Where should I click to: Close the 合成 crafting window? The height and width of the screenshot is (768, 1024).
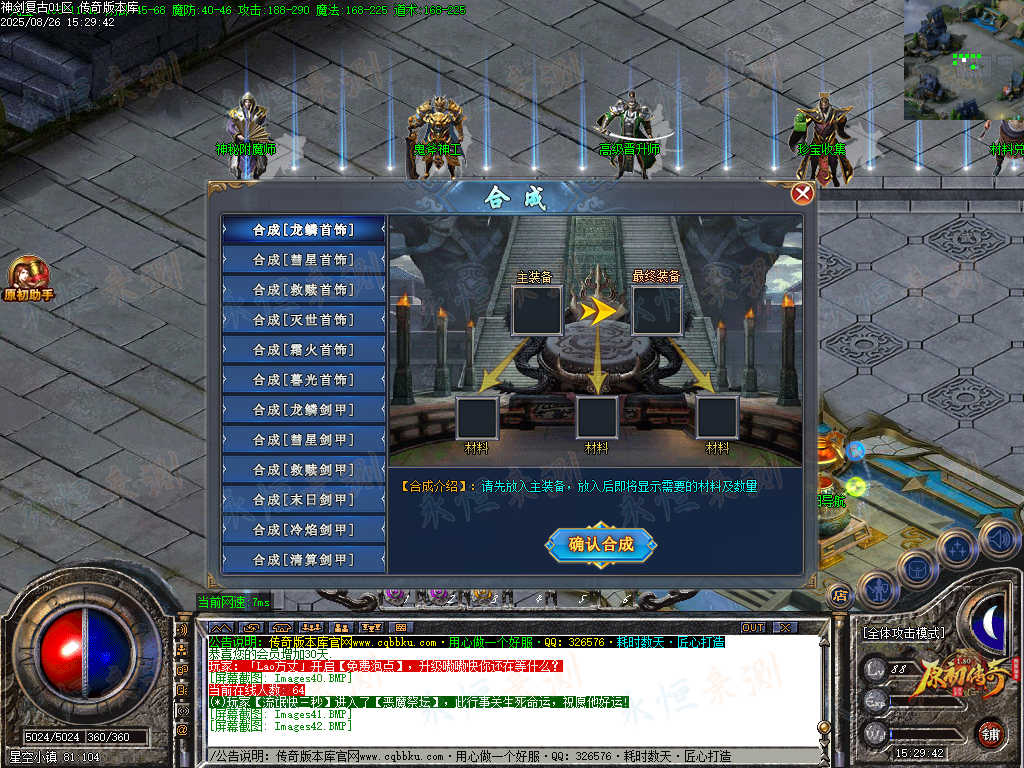[x=802, y=194]
